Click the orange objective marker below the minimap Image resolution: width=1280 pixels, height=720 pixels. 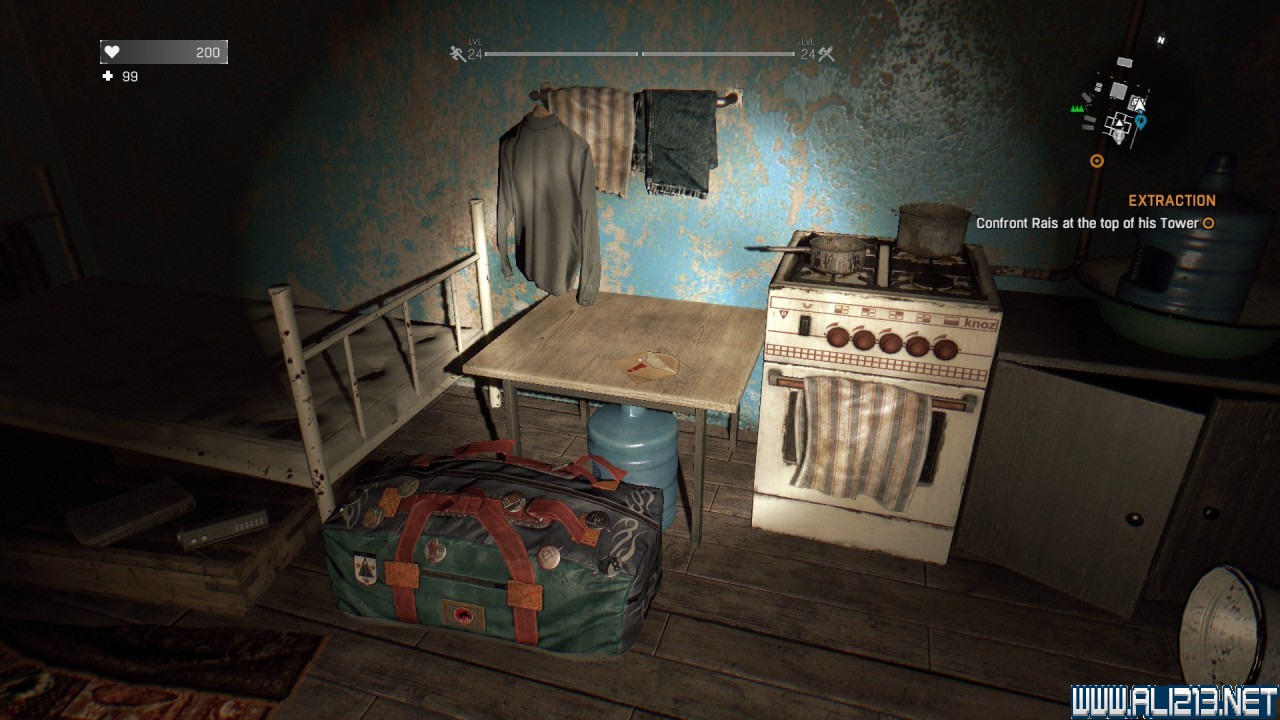tap(1097, 160)
